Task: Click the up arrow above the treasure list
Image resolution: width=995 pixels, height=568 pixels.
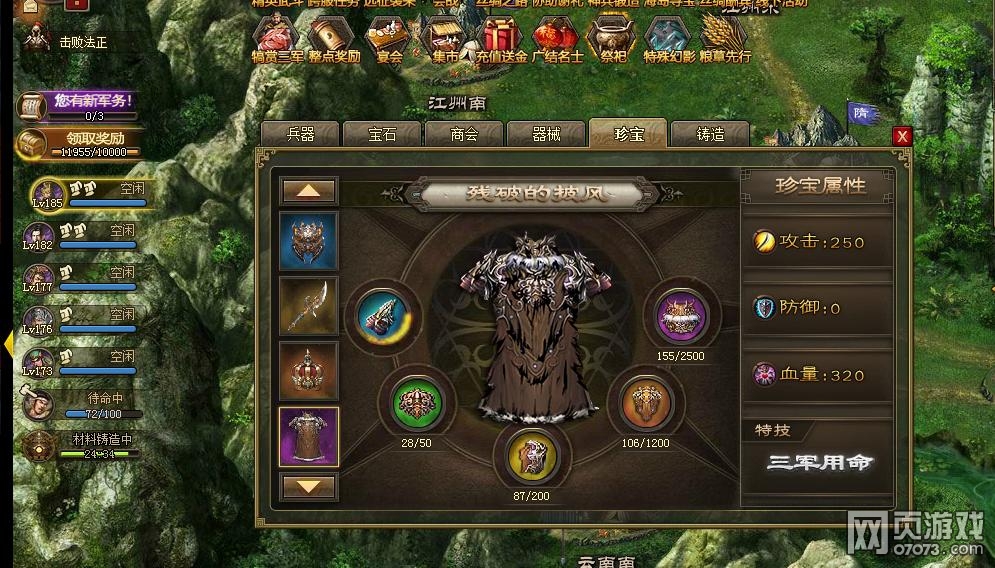Action: [309, 190]
